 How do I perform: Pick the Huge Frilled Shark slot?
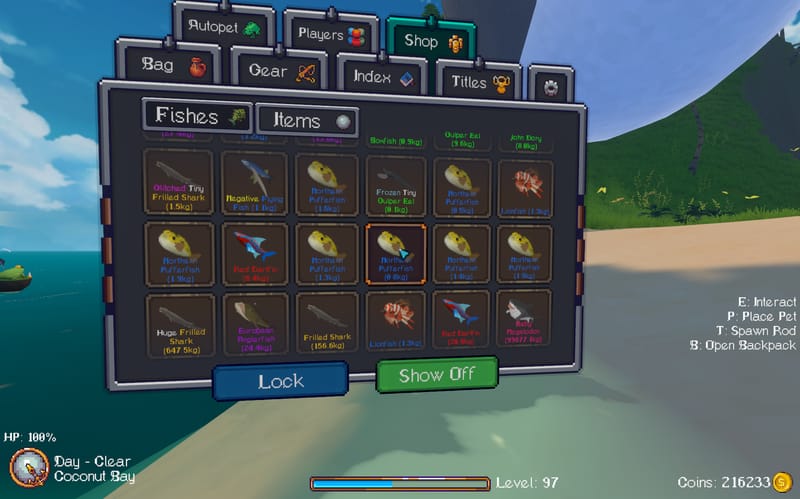point(178,324)
